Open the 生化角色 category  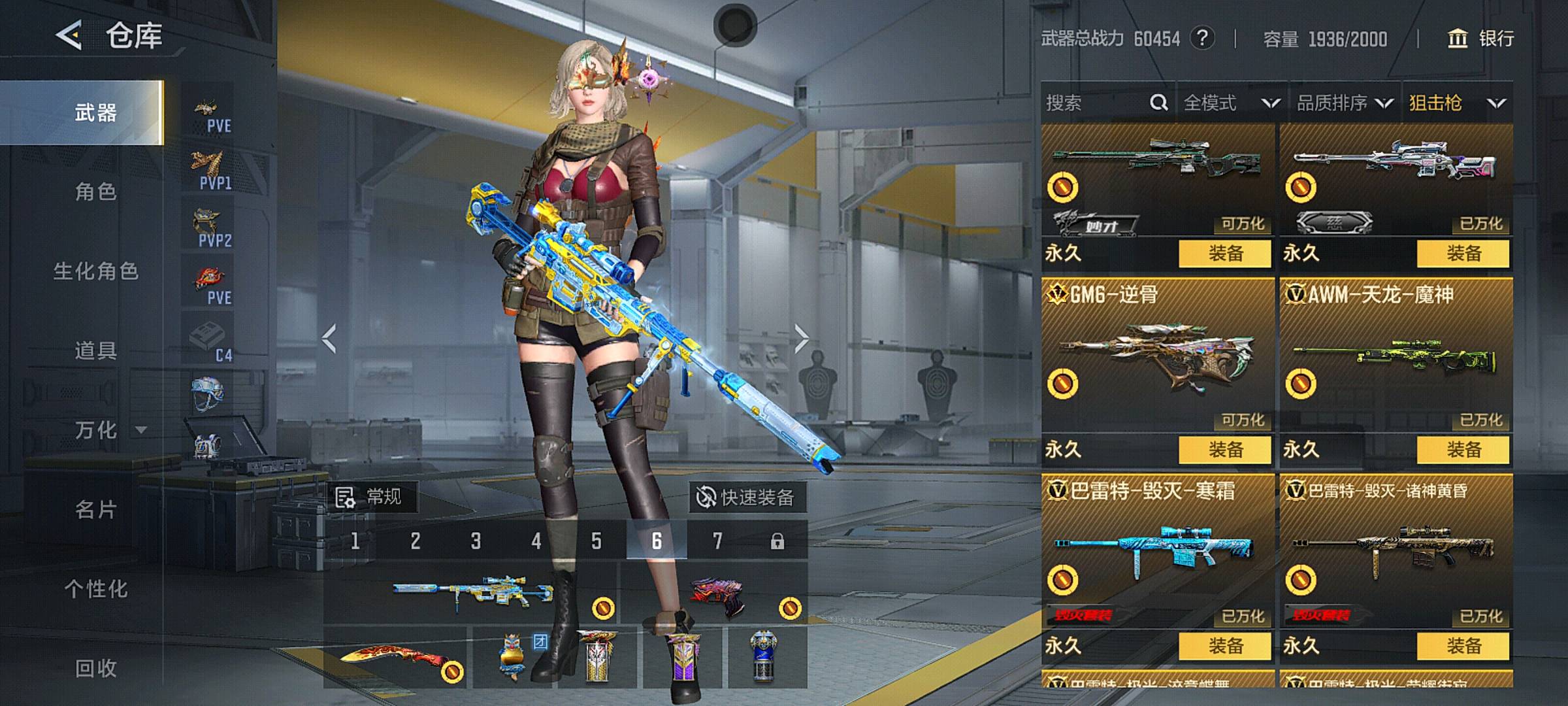tap(95, 271)
